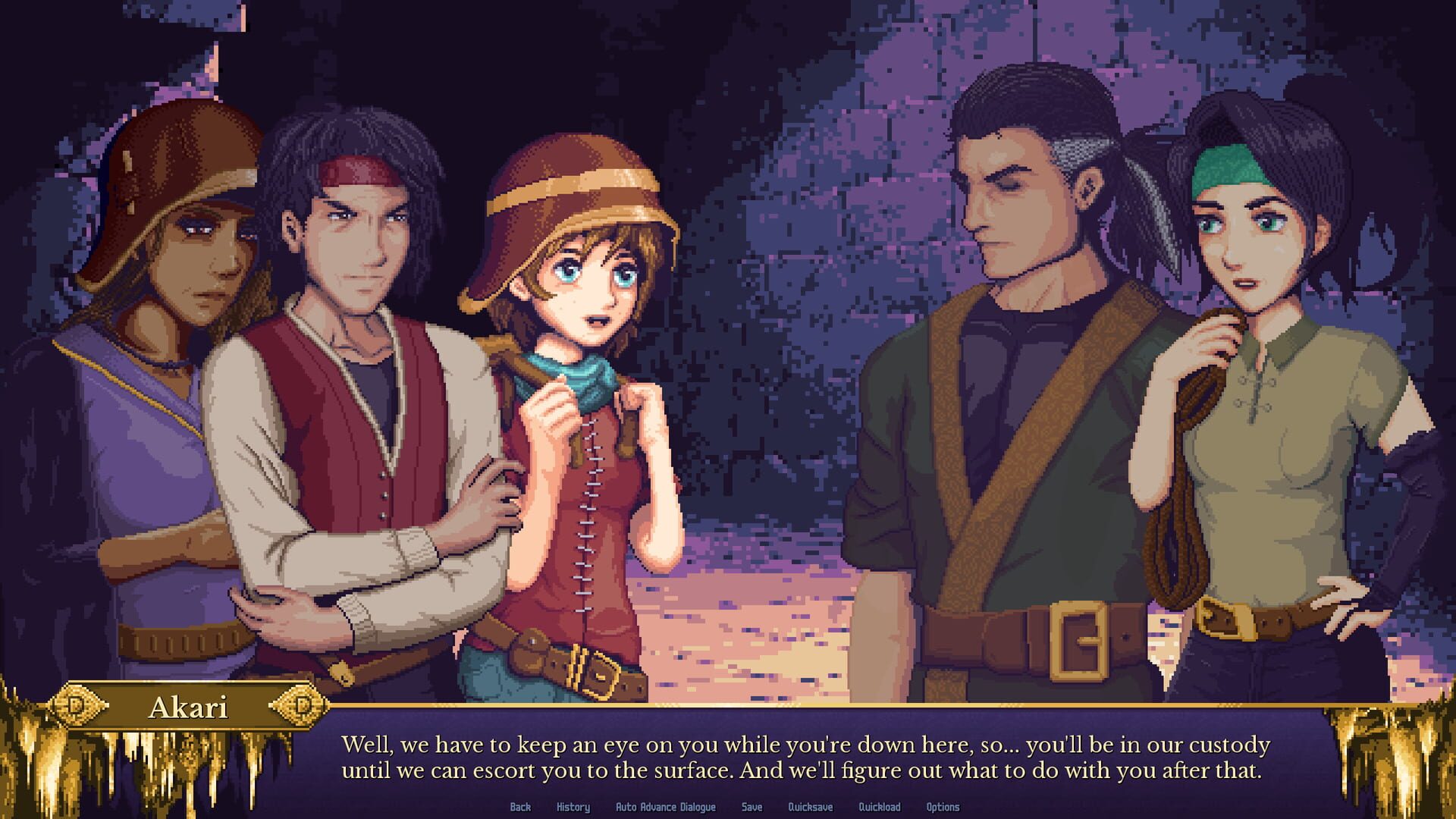Select Quickload from the quick menu

click(x=880, y=808)
